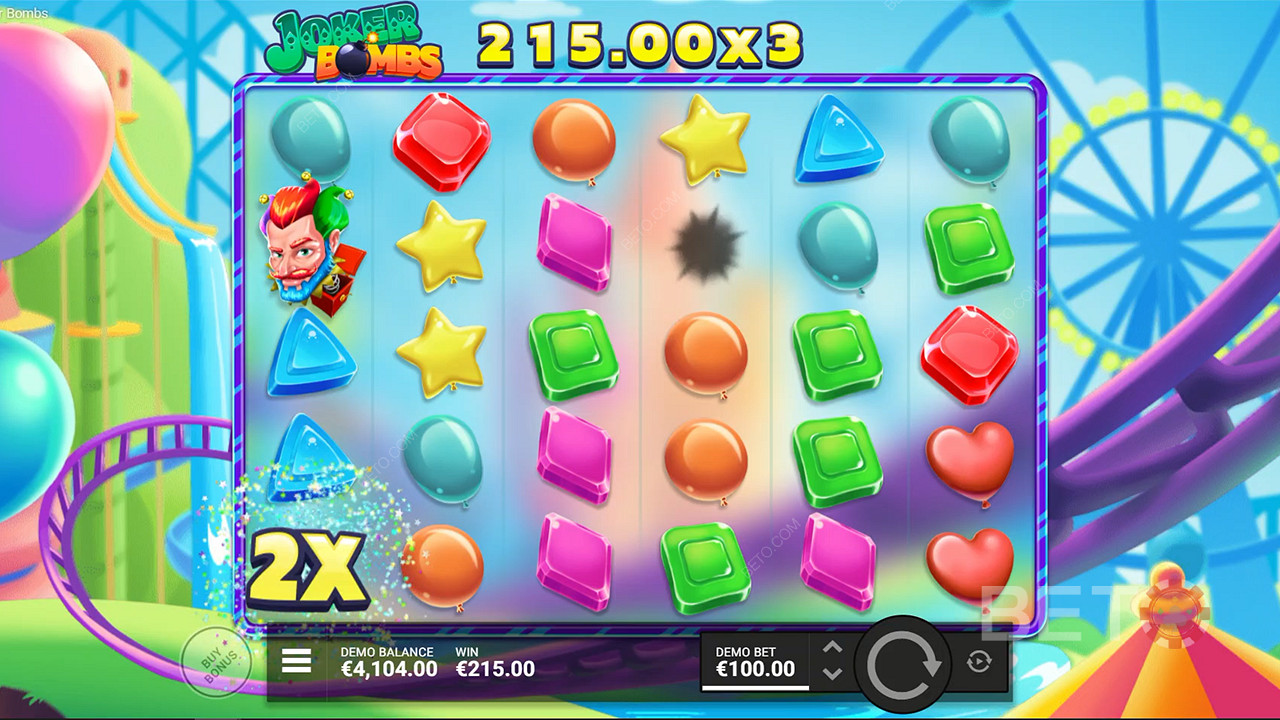Spin the reels with the circular arrow button
This screenshot has width=1280, height=720.
coord(903,663)
